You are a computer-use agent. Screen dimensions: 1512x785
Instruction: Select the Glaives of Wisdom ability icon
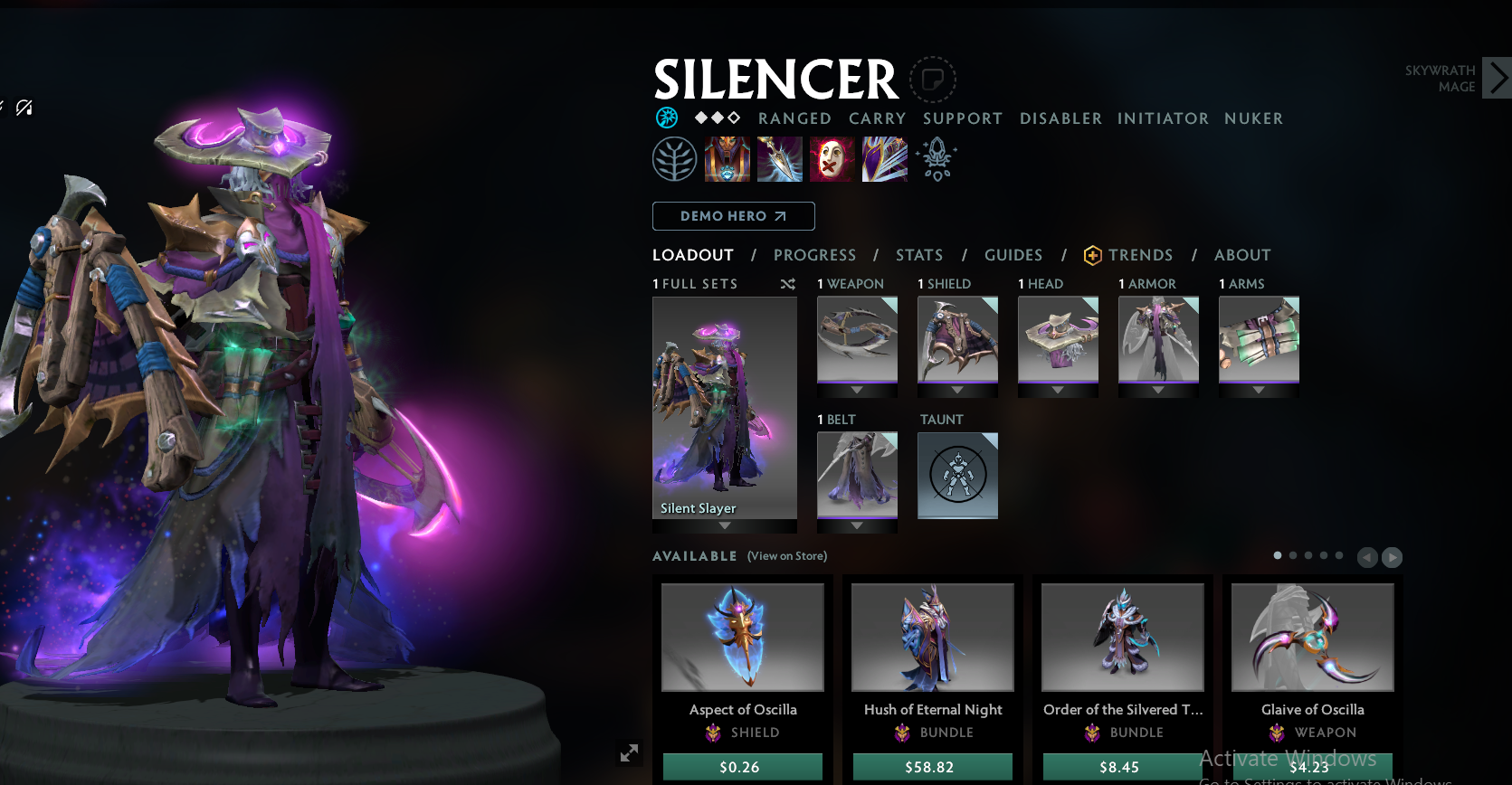tap(780, 158)
